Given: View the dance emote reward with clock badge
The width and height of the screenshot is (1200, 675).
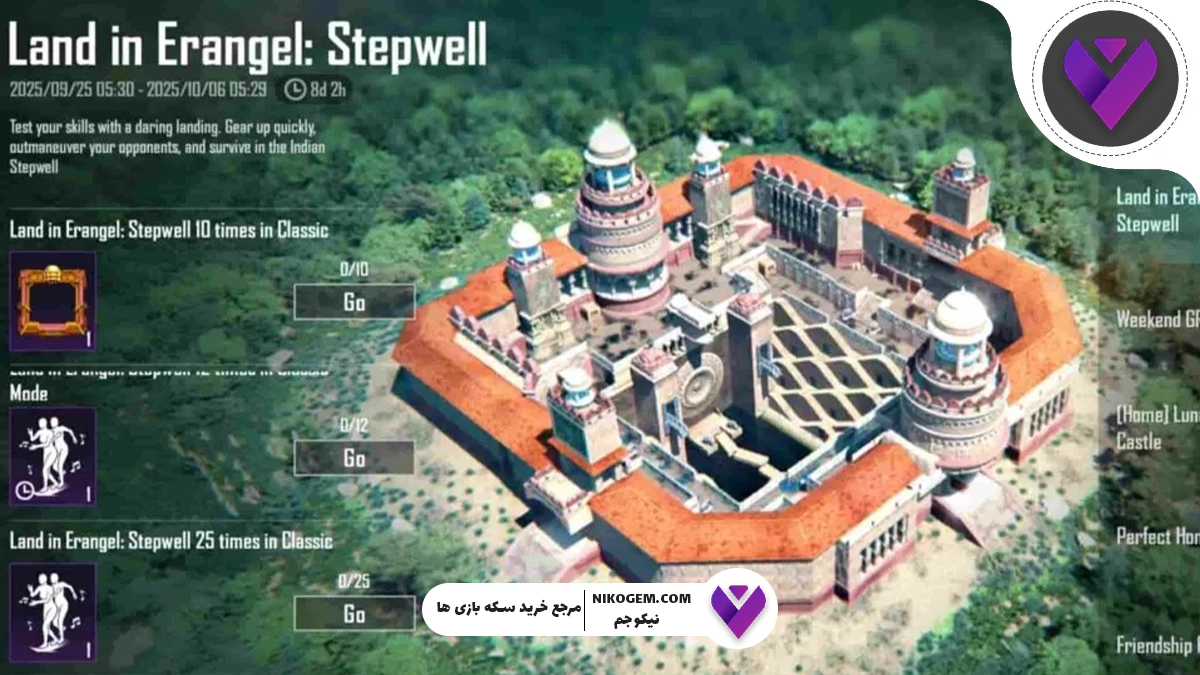Looking at the screenshot, I should click(x=53, y=457).
